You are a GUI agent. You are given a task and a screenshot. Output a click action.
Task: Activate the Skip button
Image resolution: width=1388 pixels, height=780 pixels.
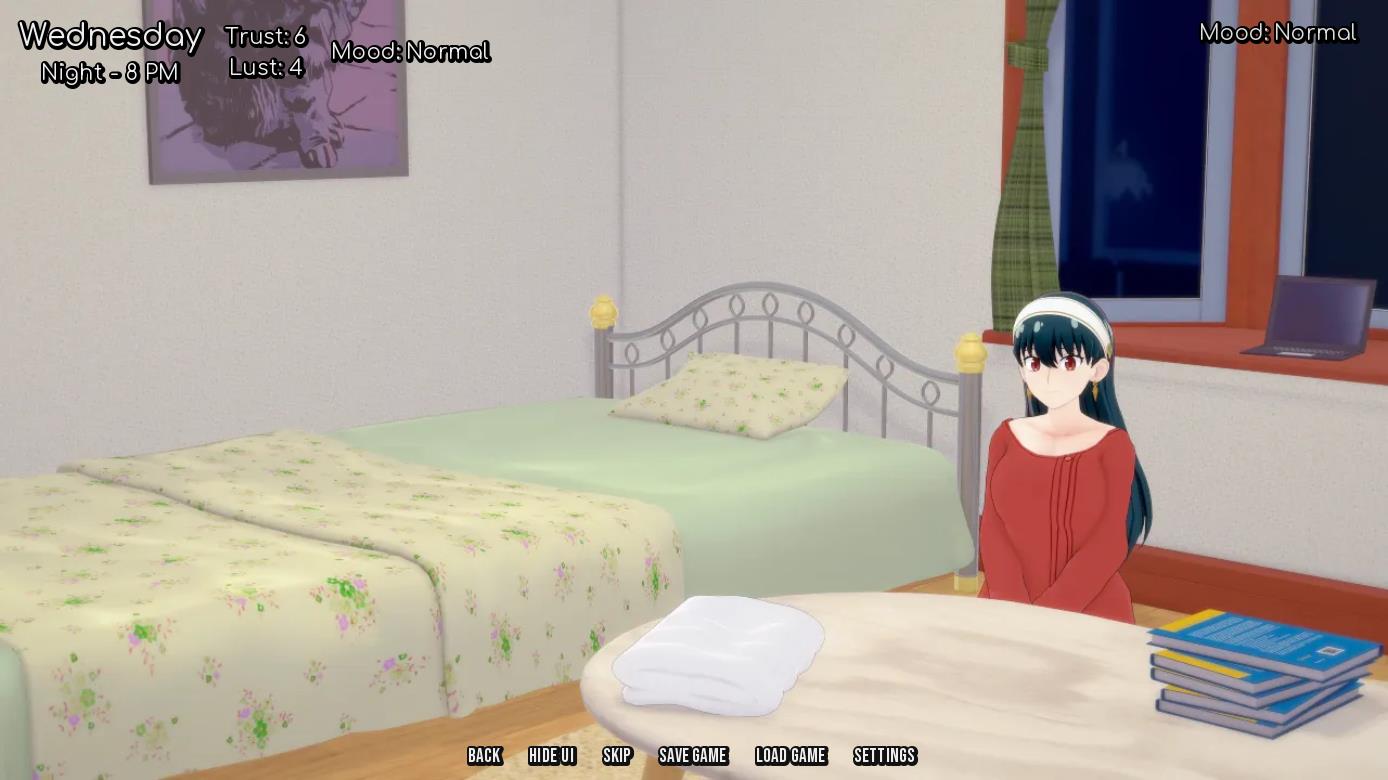(617, 756)
